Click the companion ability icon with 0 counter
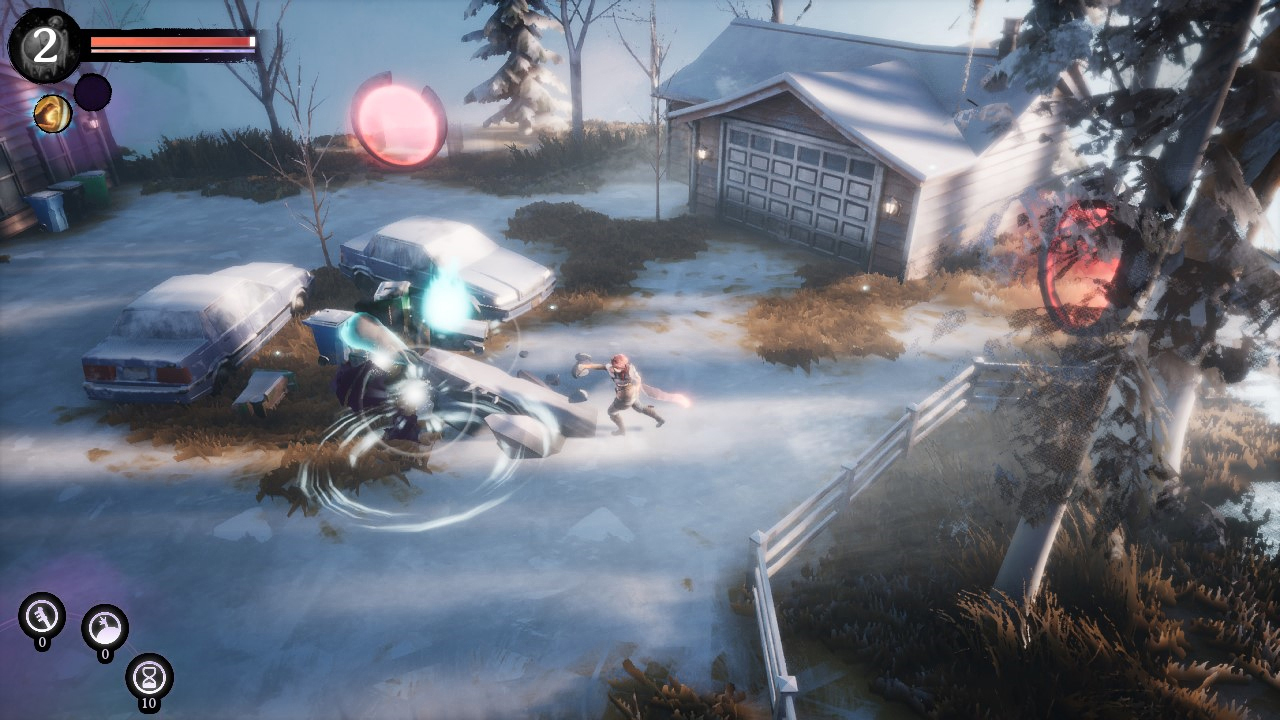Viewport: 1280px width, 720px height. (x=107, y=625)
